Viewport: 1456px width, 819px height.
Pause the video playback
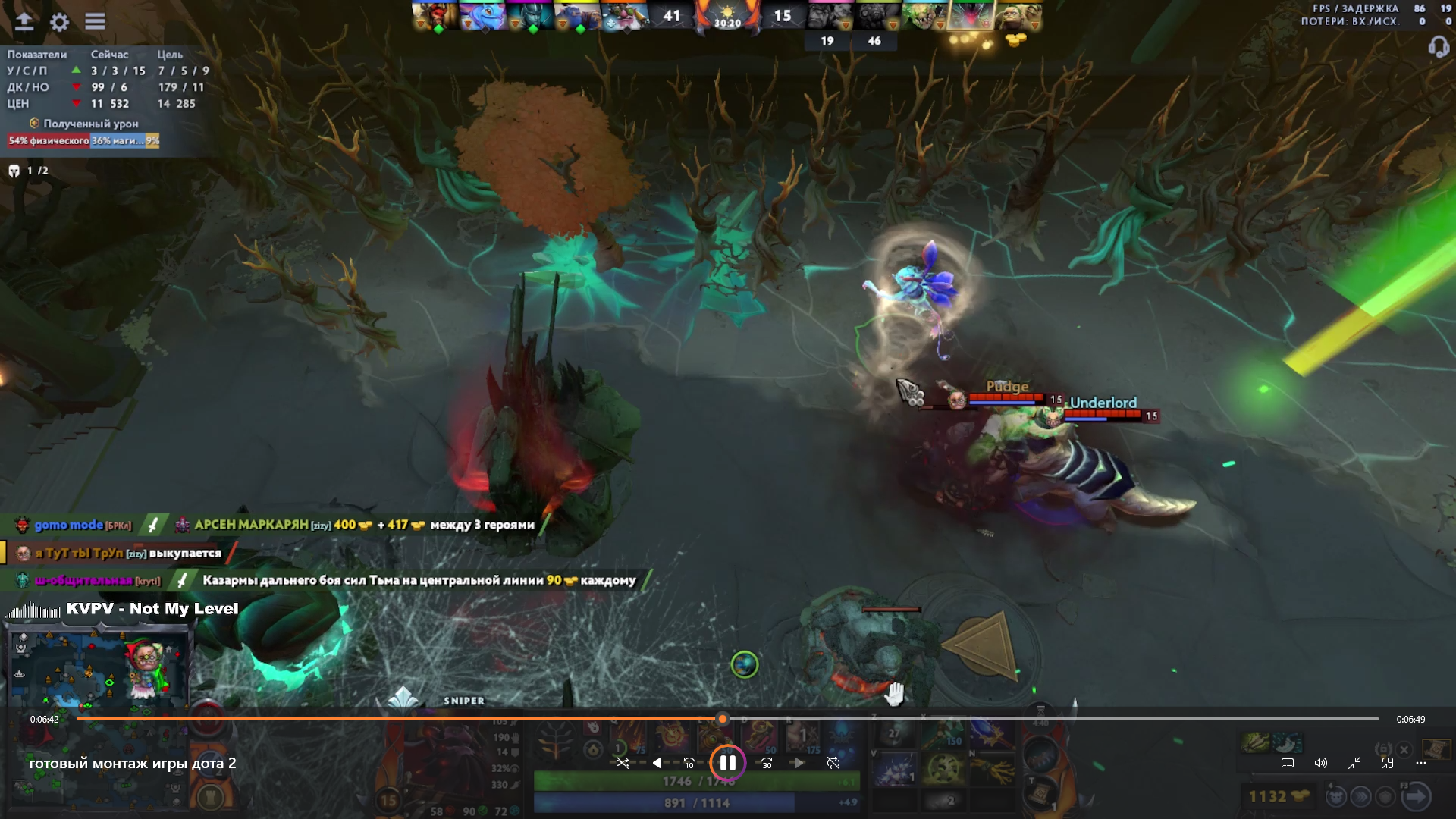pos(727,763)
